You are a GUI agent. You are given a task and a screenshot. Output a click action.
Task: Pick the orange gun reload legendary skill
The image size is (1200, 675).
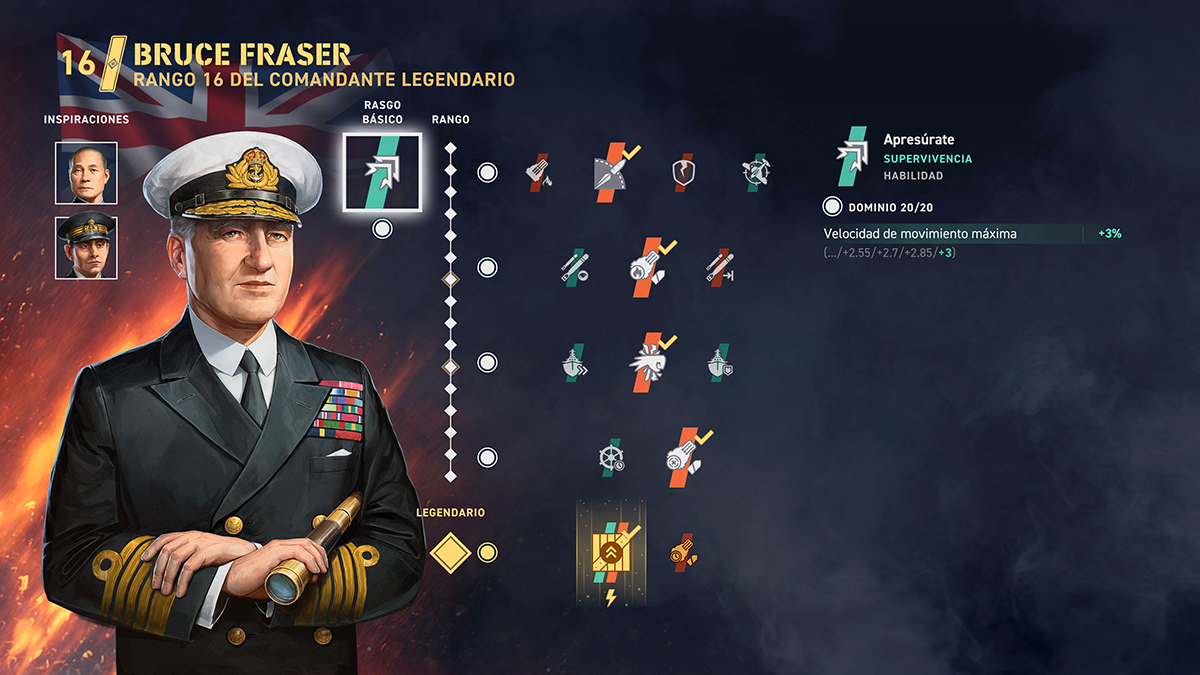pos(683,552)
